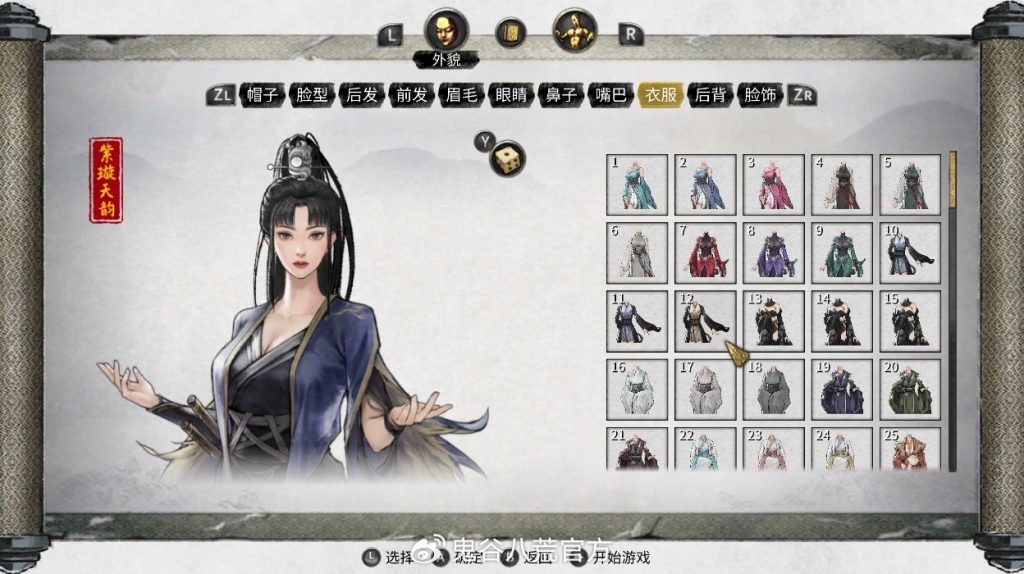
Task: Randomize appearance with the dice icon
Action: click(x=509, y=159)
